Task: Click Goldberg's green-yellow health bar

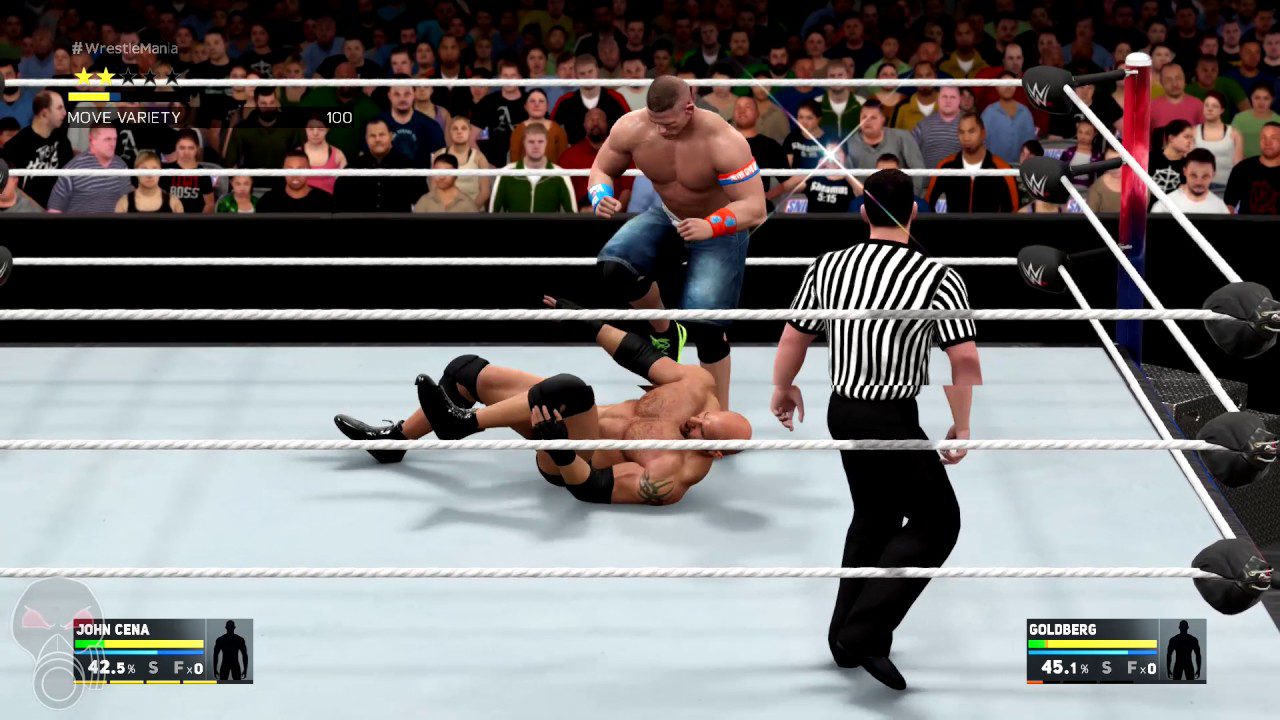Action: coord(1092,643)
